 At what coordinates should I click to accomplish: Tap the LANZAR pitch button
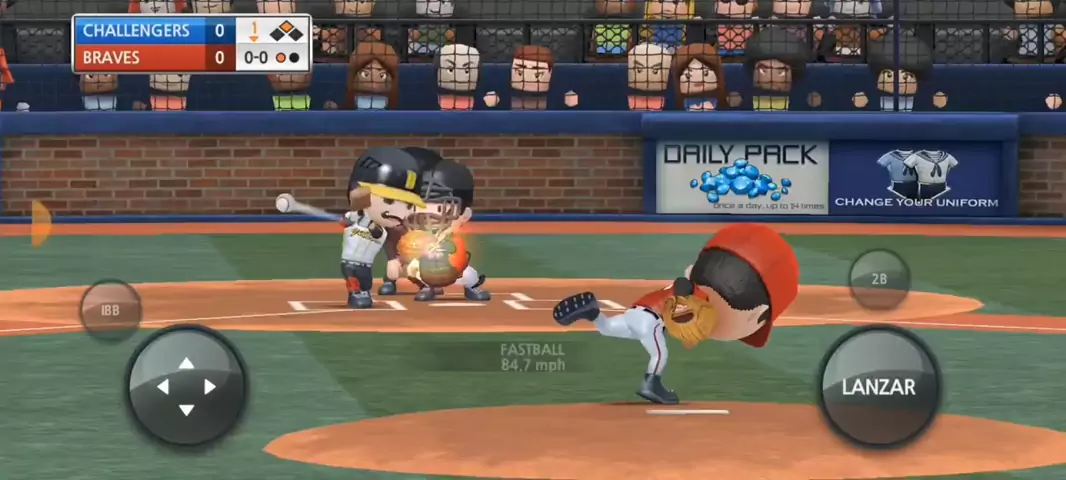tap(878, 386)
